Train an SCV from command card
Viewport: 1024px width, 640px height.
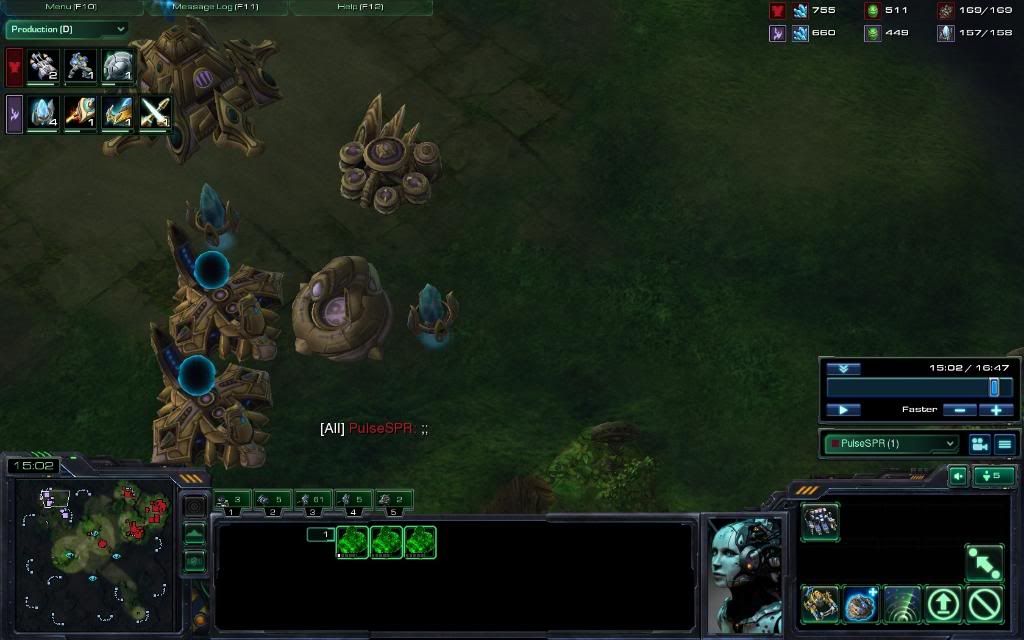coord(820,521)
